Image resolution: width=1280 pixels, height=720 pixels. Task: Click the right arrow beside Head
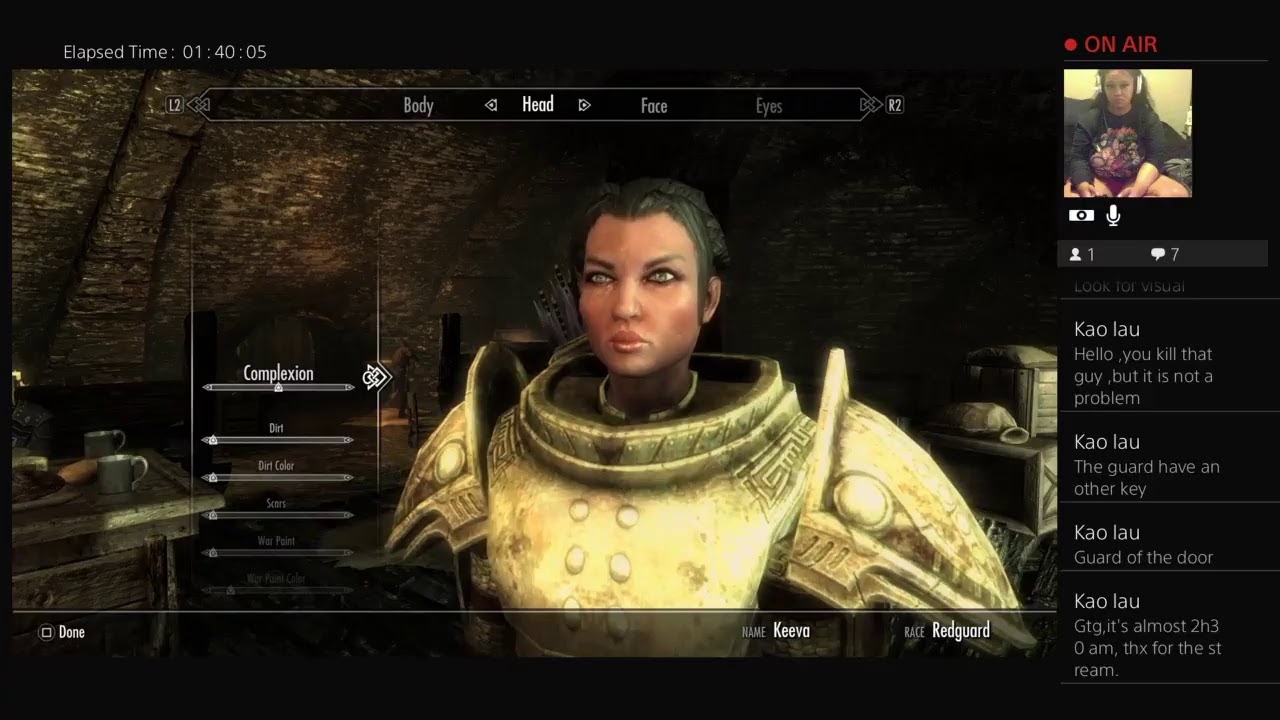[x=584, y=105]
